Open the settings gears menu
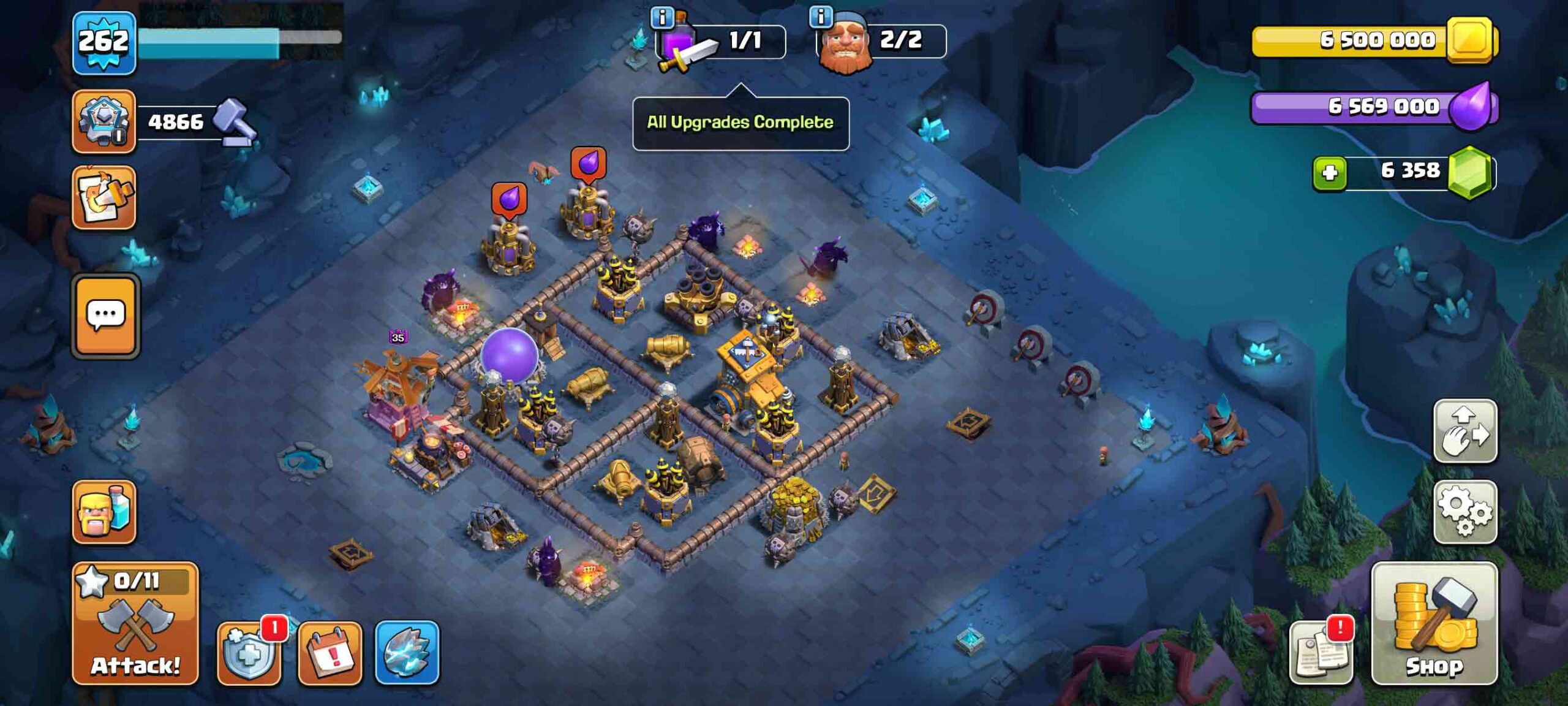 [x=1464, y=512]
